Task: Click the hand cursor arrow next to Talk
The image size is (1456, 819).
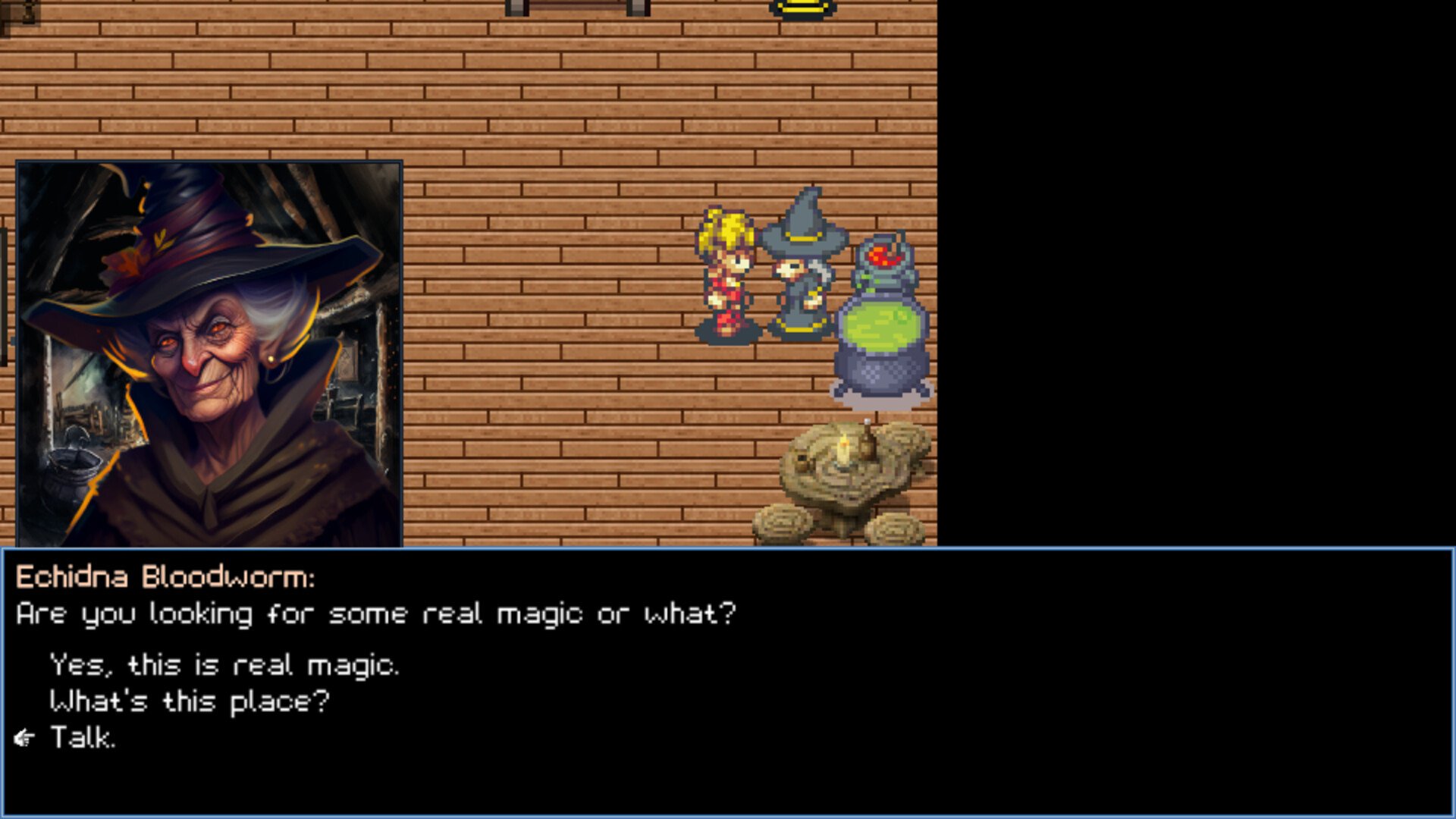Action: pos(25,734)
